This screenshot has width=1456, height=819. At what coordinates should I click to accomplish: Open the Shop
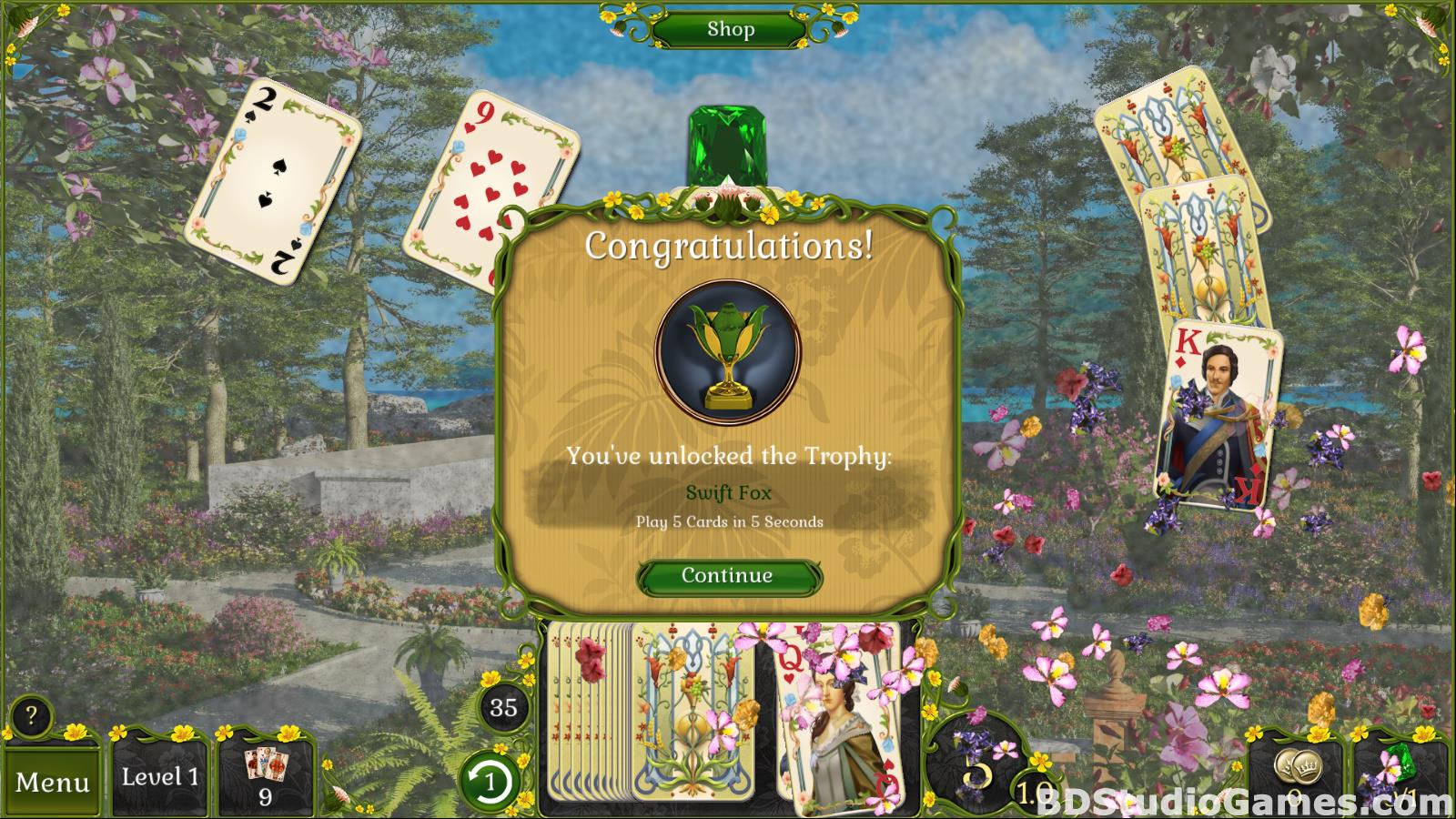tap(730, 29)
